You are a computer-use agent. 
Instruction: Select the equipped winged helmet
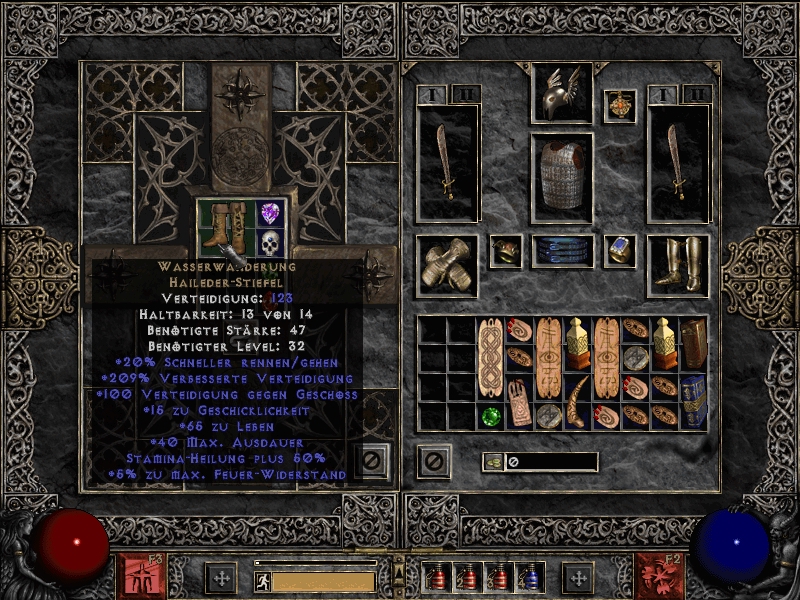point(561,94)
